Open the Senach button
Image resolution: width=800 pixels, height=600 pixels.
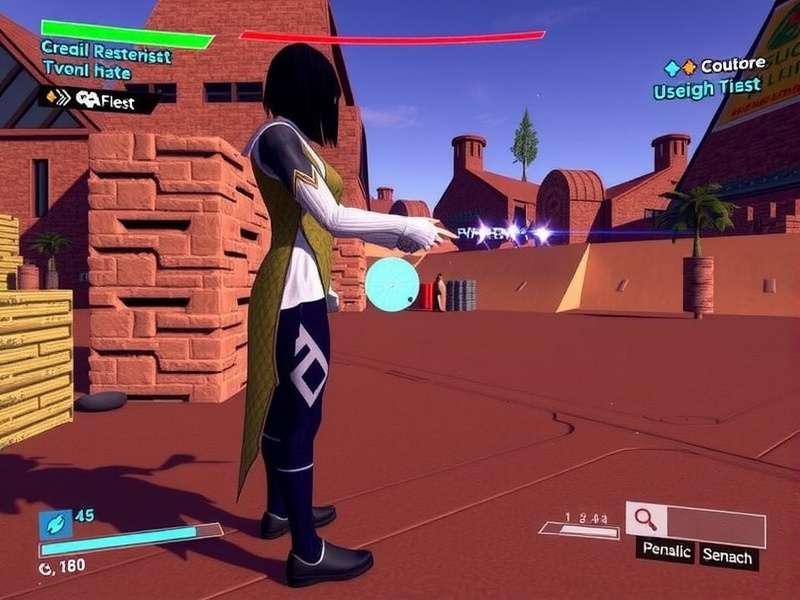[727, 555]
